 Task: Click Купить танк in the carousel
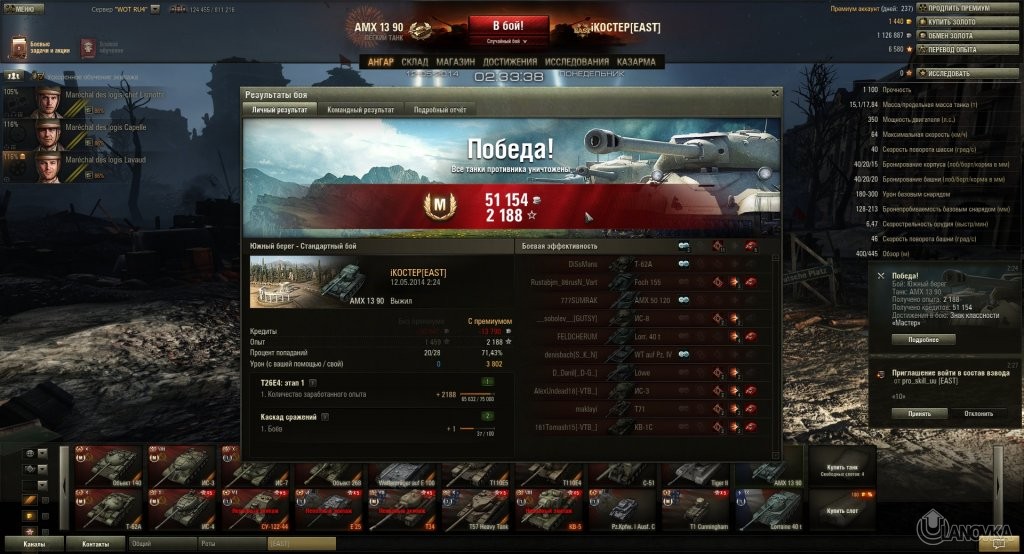point(843,470)
